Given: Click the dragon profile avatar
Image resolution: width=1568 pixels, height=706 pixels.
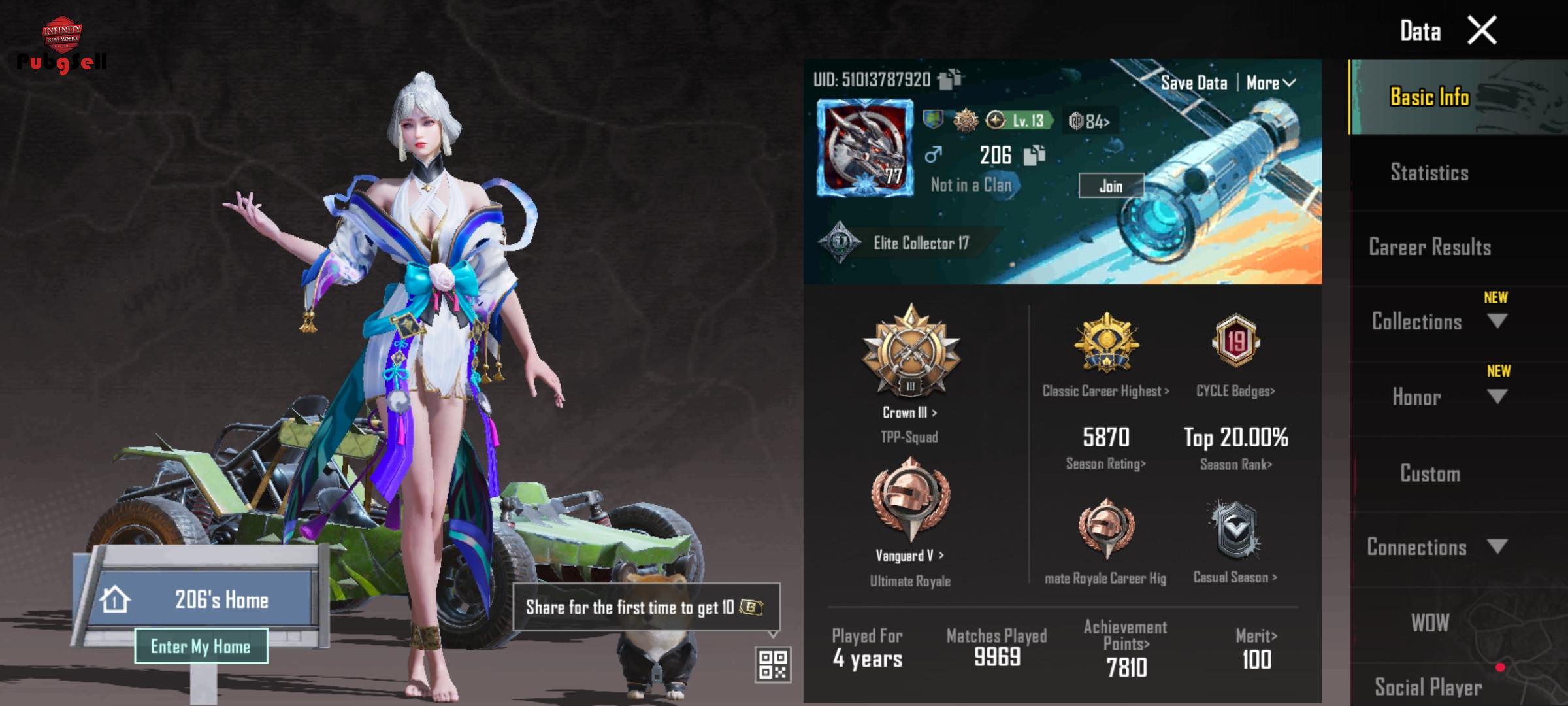Looking at the screenshot, I should pos(865,148).
